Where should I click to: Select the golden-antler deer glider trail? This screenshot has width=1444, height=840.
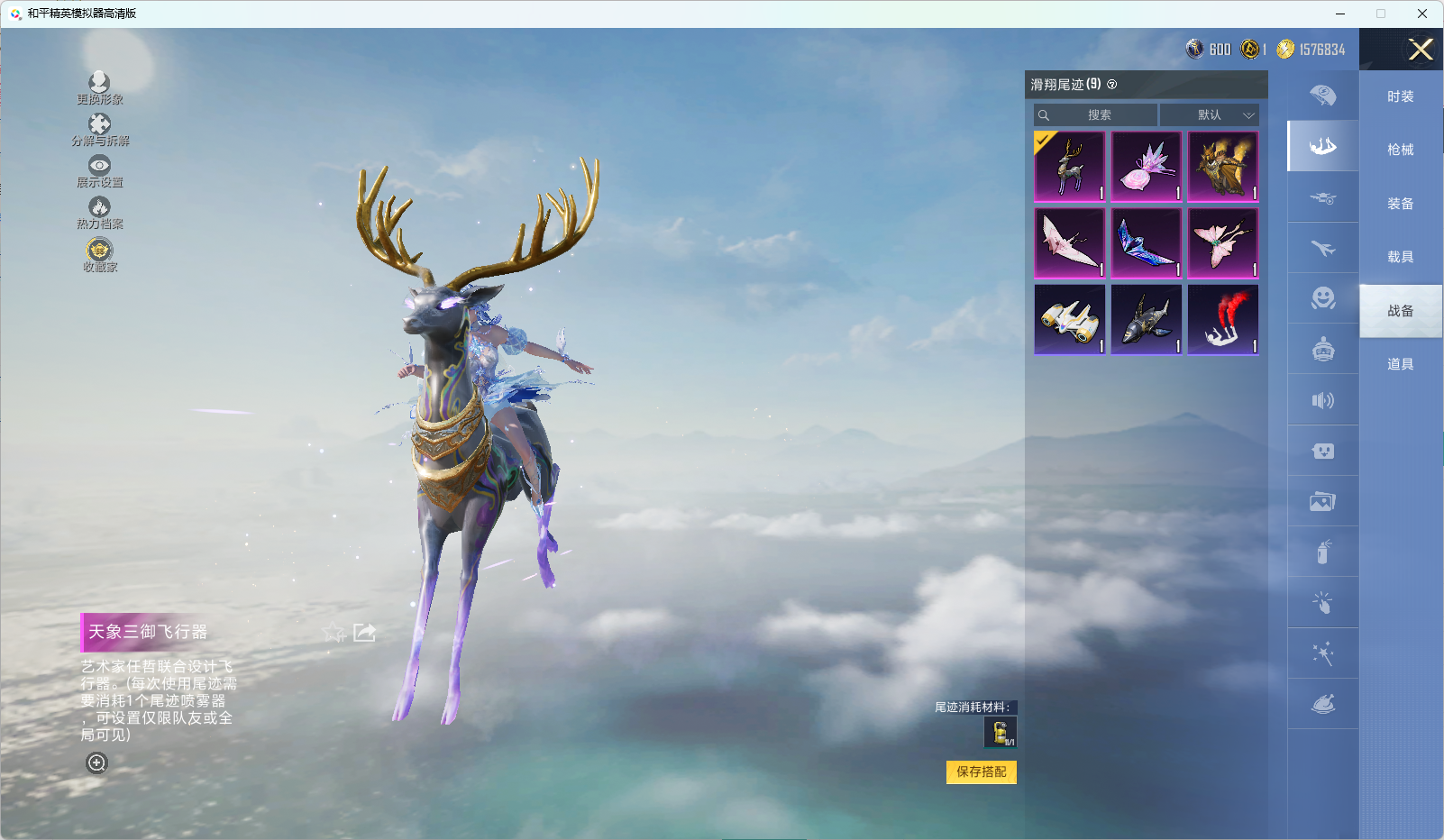1070,167
